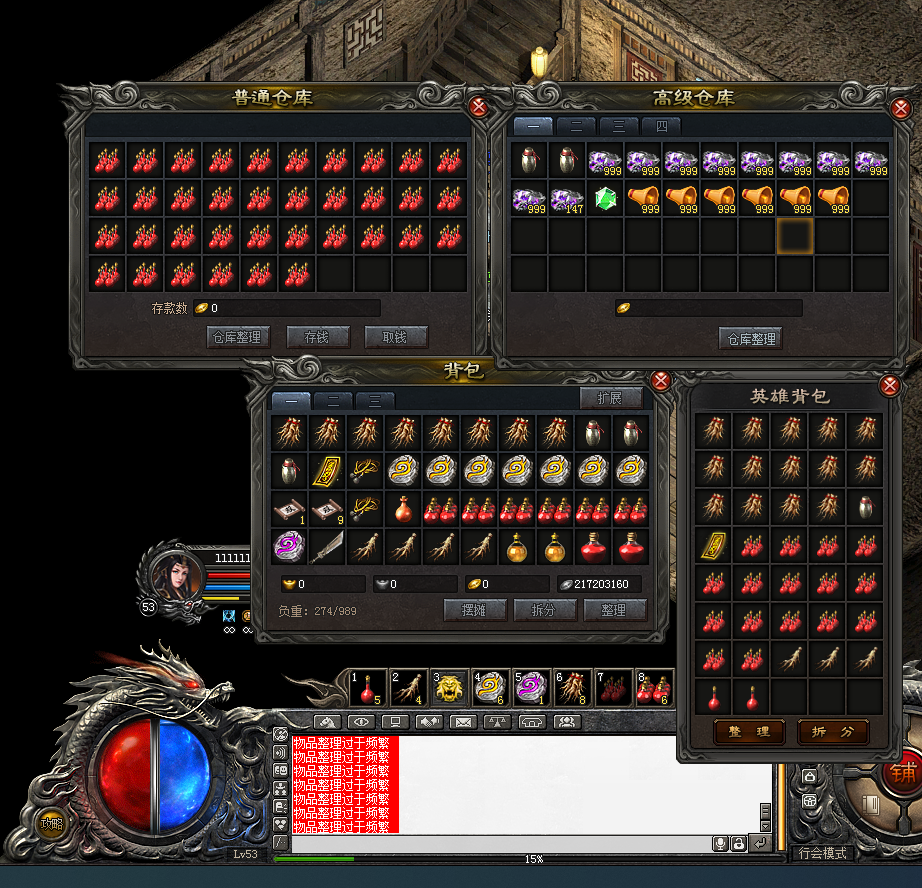Toggle the 行会模式 attack mode button
922x888 pixels.
822,853
